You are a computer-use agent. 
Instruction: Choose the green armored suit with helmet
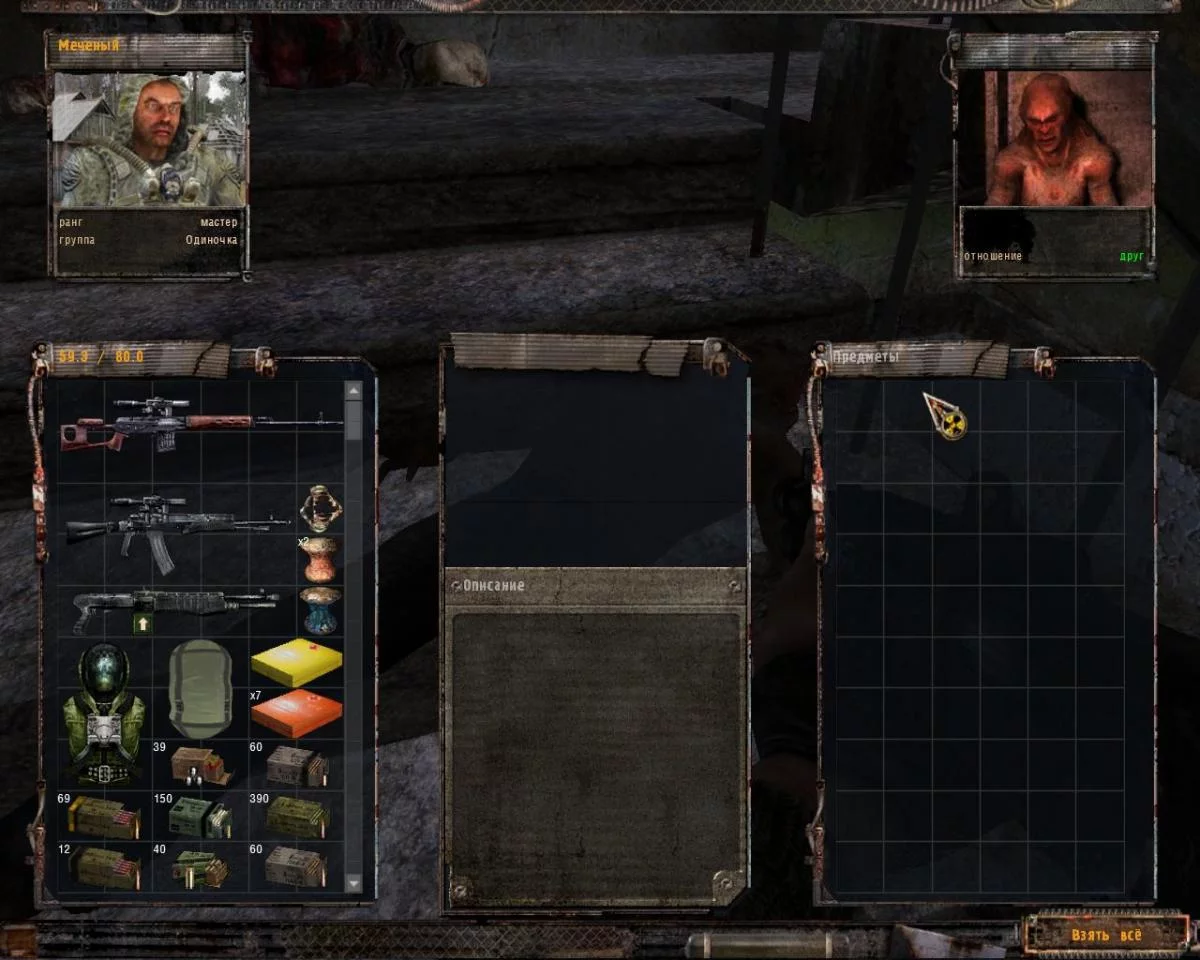click(x=101, y=712)
